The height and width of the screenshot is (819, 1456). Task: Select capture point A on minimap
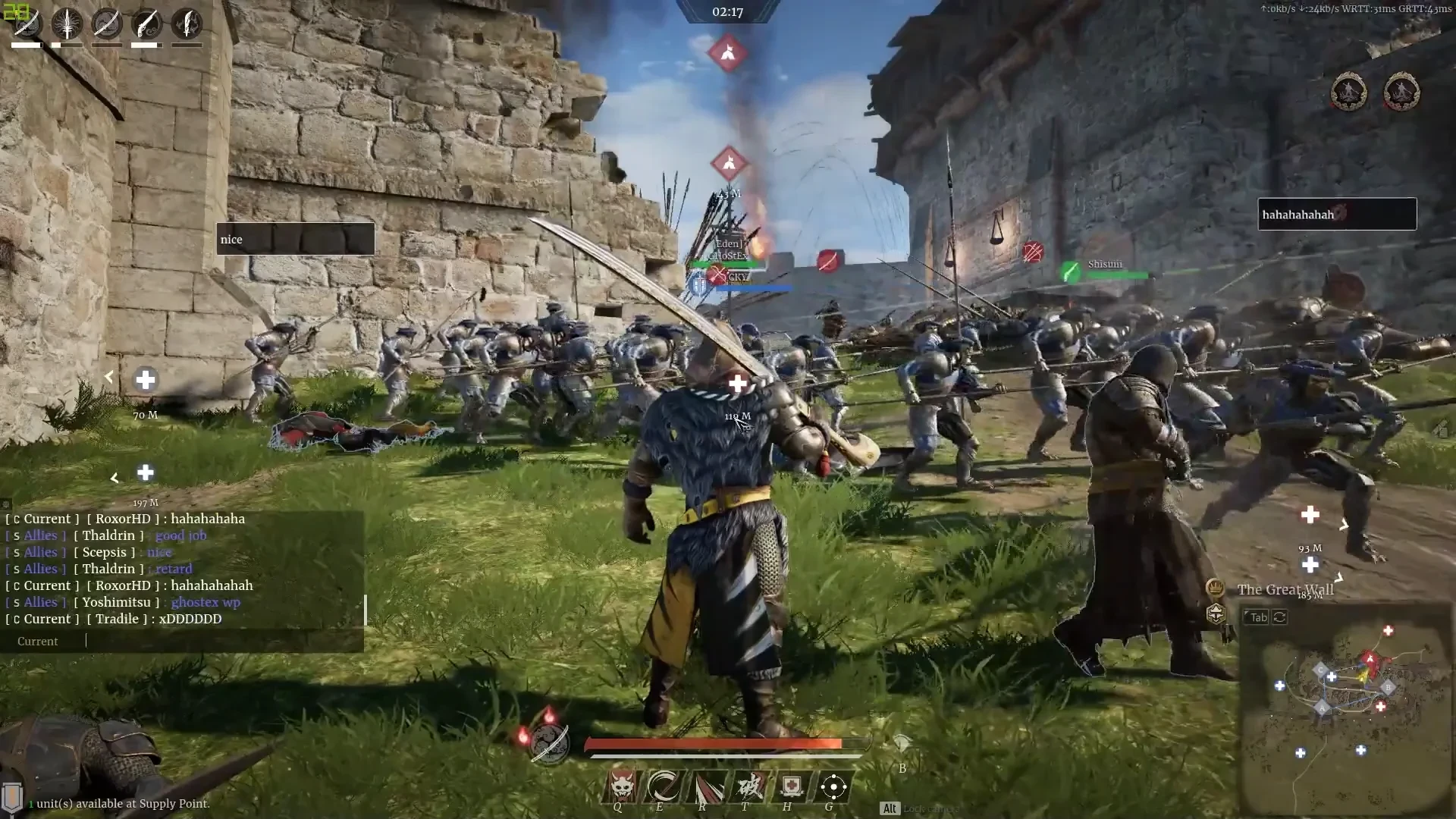coord(1323,708)
